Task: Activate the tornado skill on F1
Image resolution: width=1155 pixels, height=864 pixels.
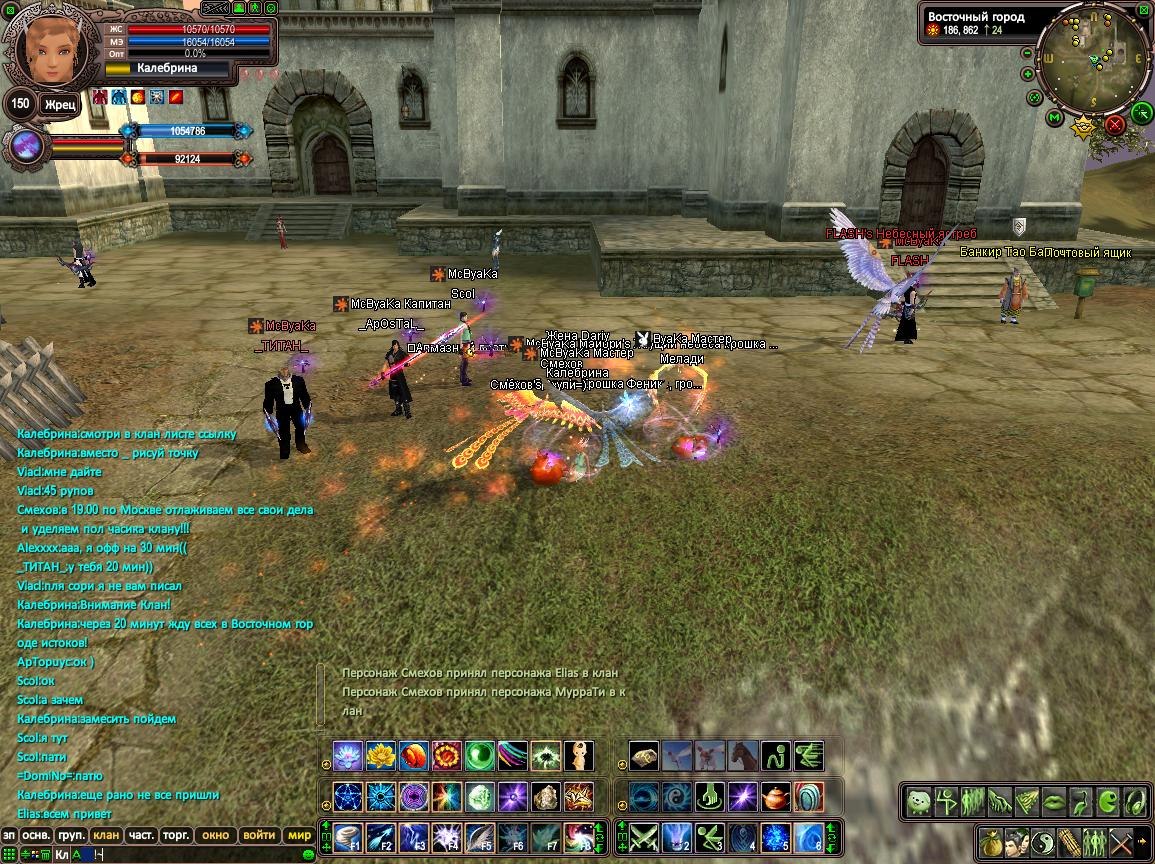Action: click(x=346, y=835)
